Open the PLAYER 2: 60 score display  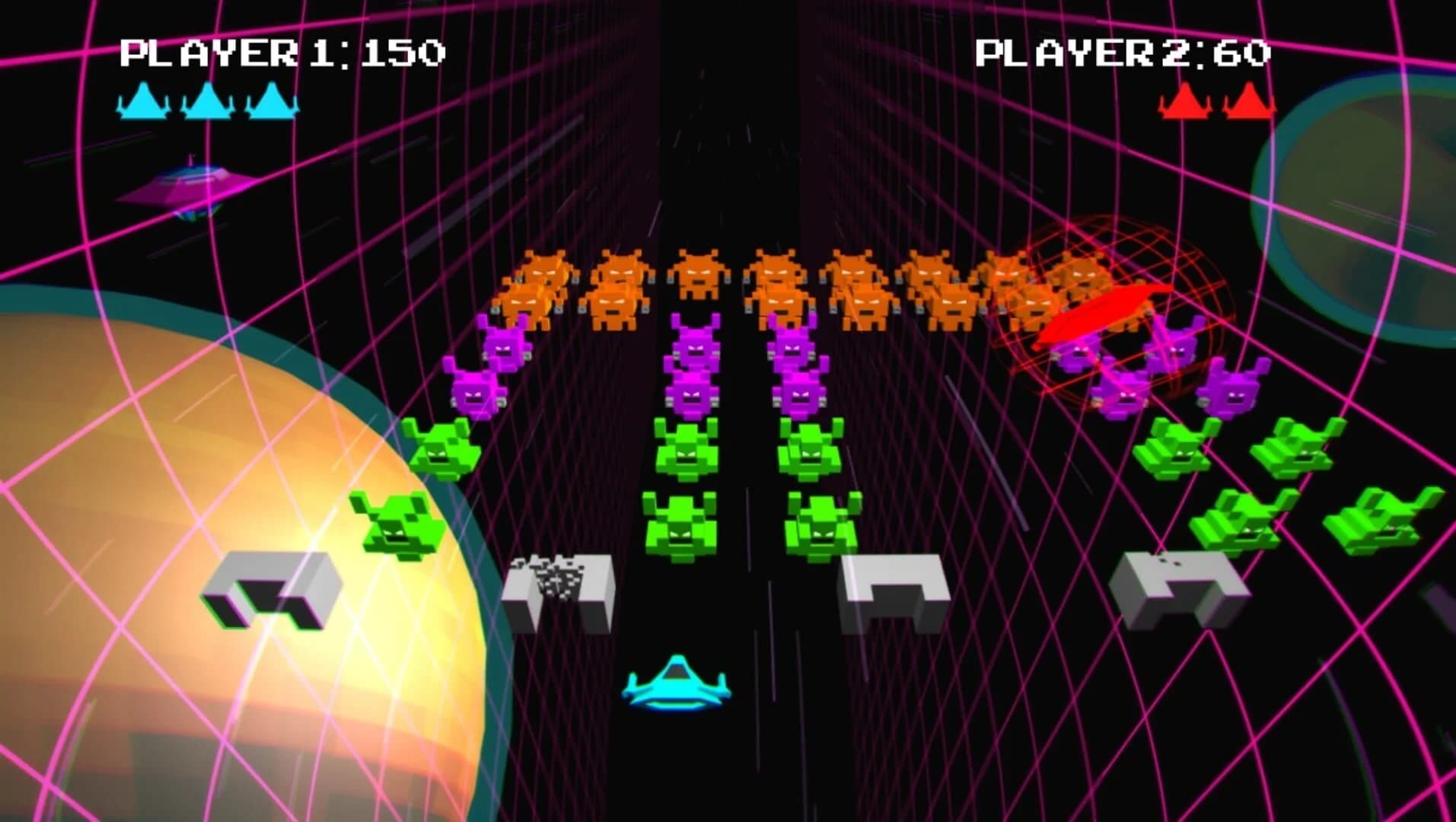tap(1123, 53)
